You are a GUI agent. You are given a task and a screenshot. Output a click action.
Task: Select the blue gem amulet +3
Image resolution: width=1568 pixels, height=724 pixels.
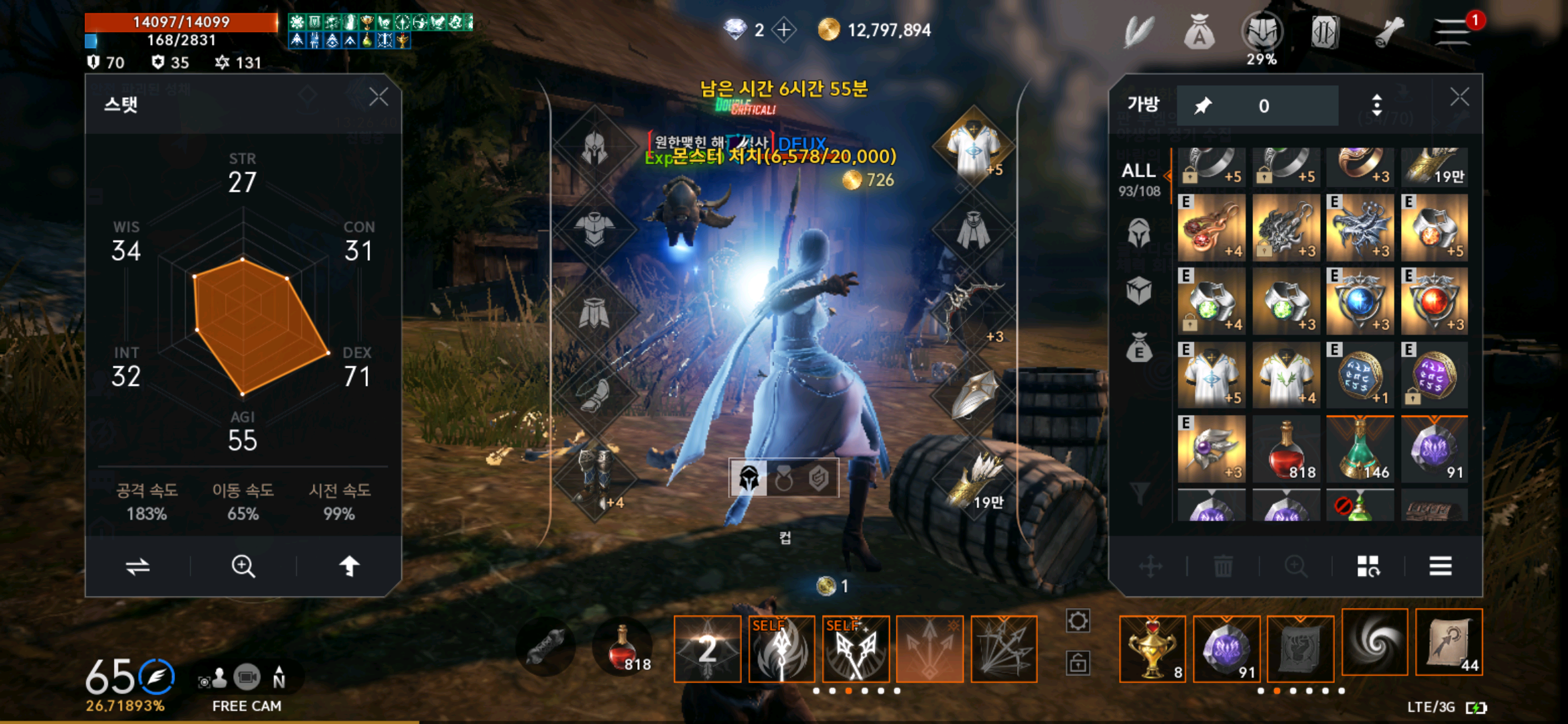coord(1360,302)
